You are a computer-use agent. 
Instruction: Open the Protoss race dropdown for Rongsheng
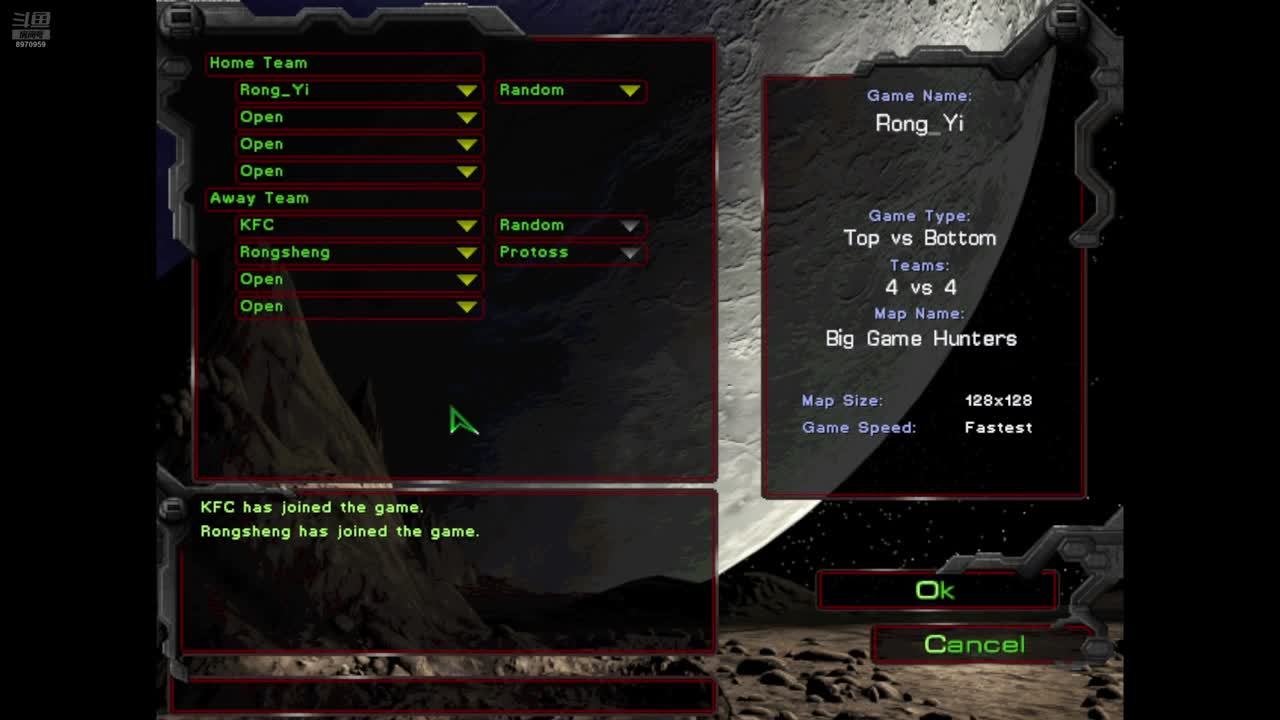coord(629,253)
